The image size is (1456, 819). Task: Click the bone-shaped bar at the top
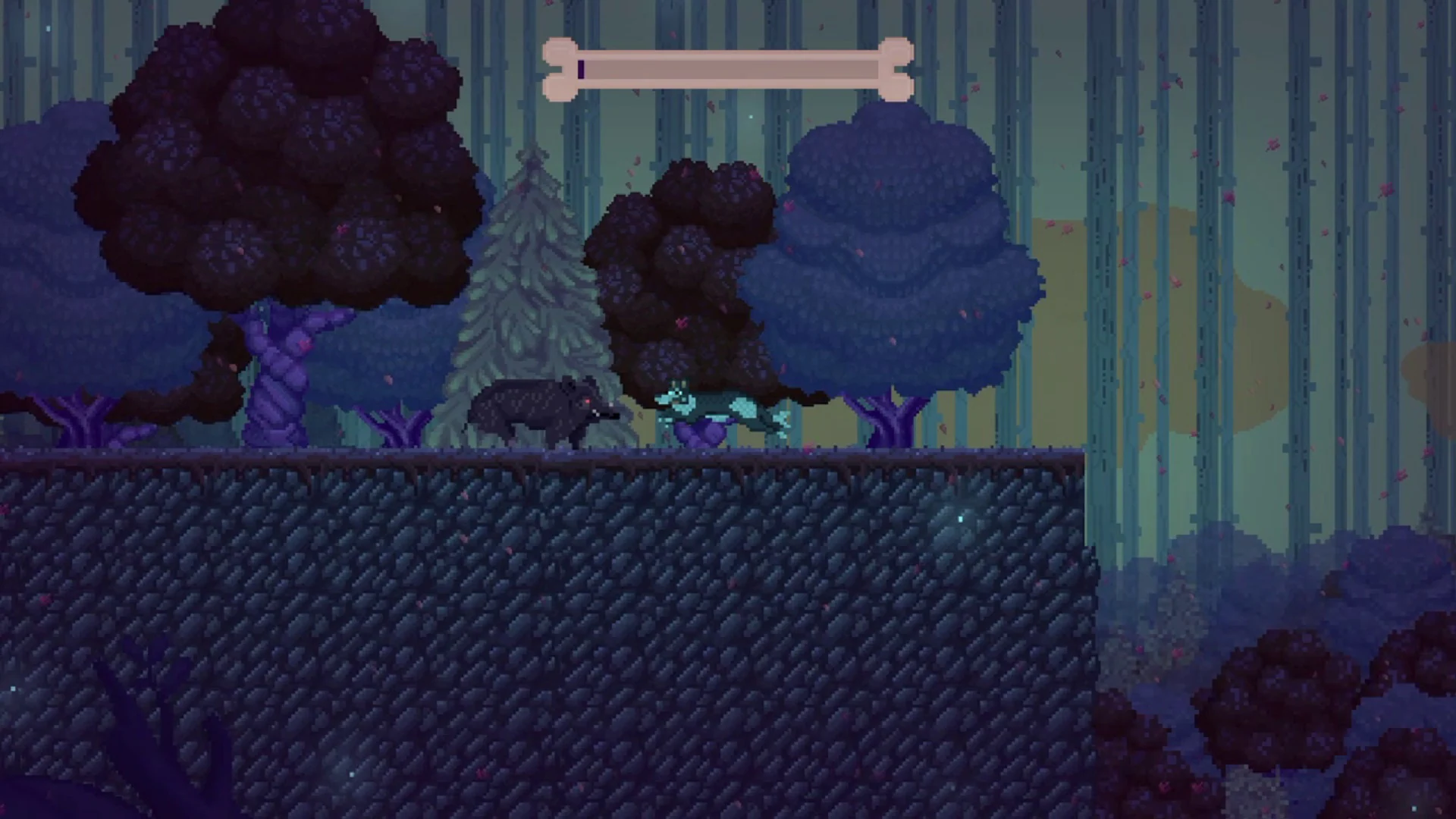(728, 68)
